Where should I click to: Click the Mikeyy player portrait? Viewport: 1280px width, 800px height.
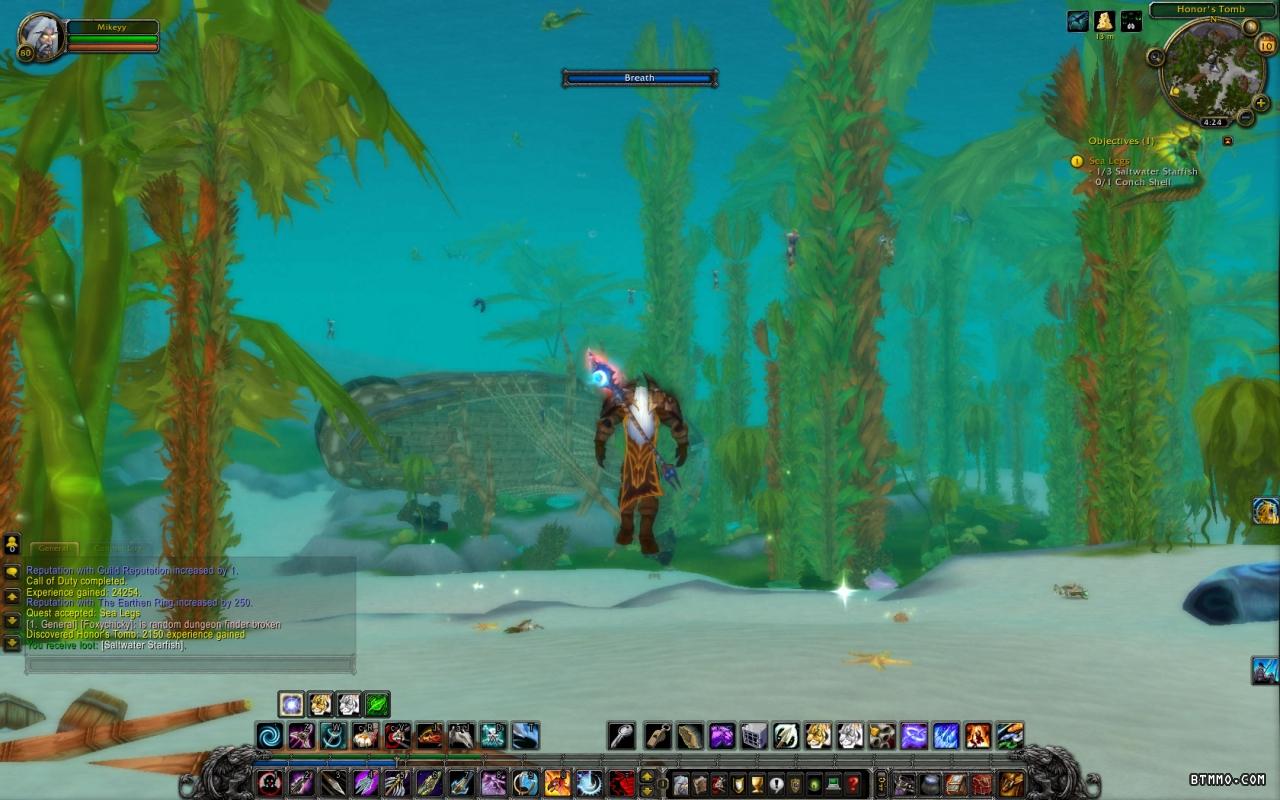pos(41,37)
